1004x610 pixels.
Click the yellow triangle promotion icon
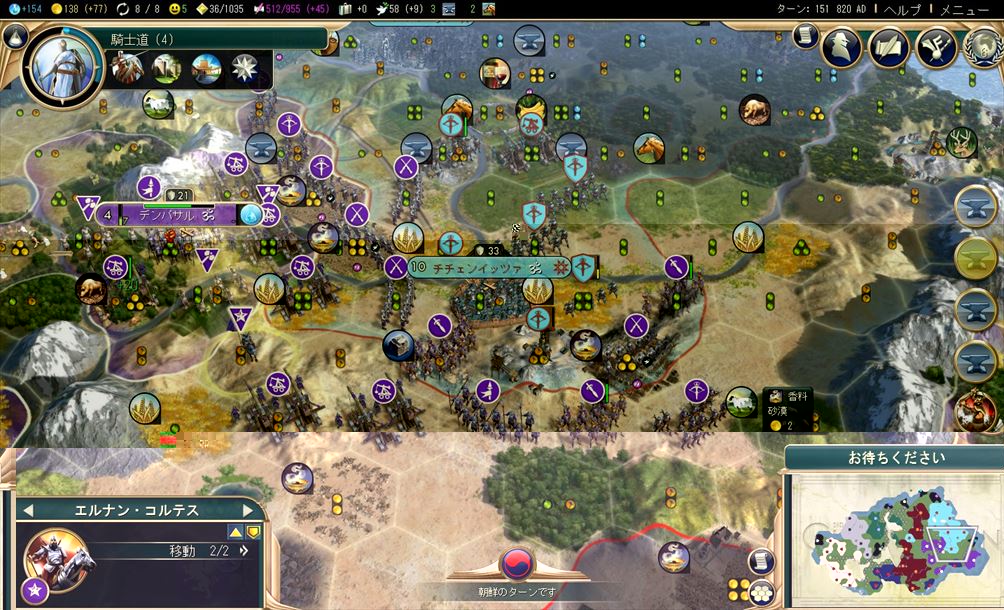pyautogui.click(x=236, y=532)
